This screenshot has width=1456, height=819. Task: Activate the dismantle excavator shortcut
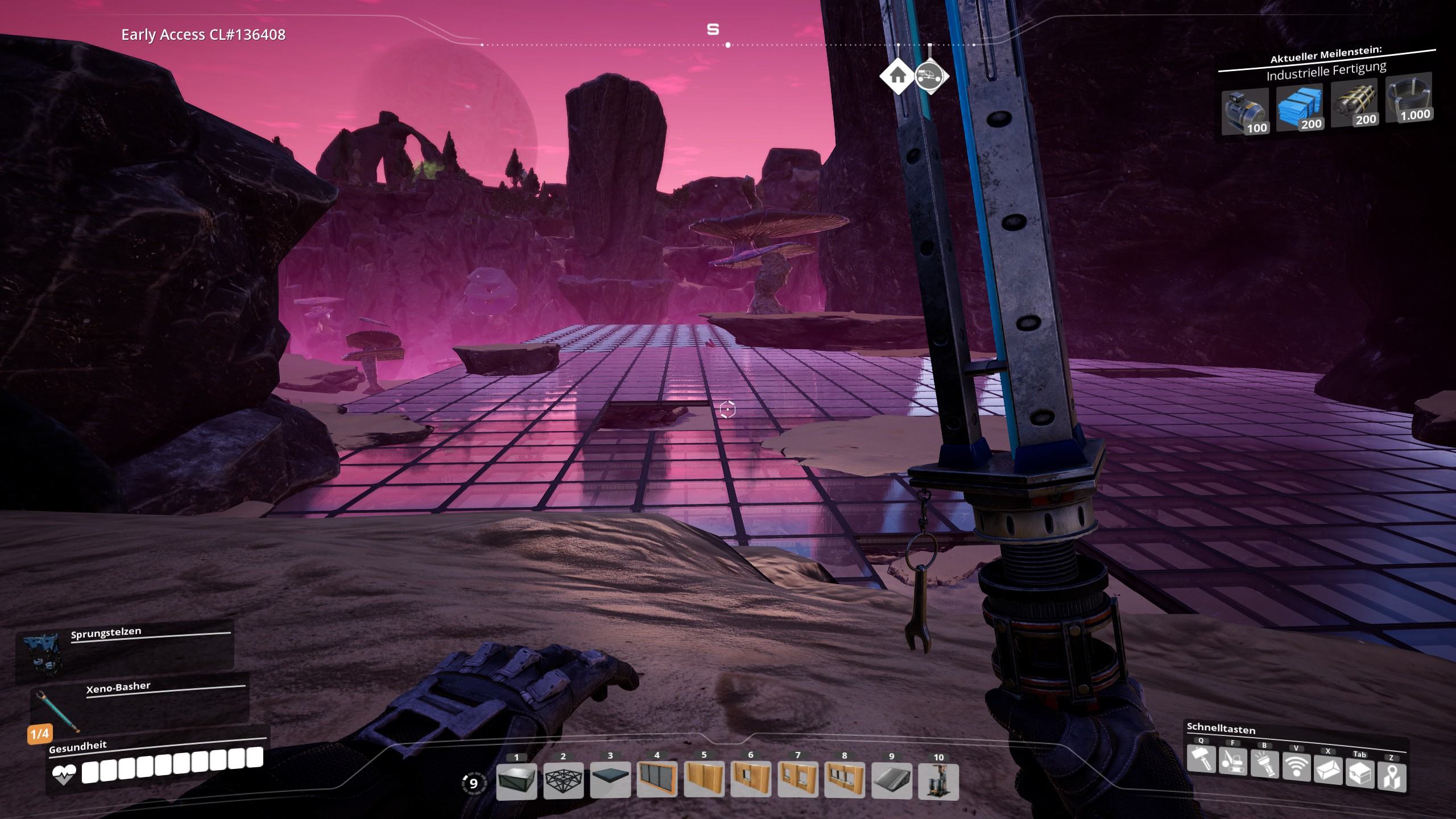click(x=1232, y=762)
